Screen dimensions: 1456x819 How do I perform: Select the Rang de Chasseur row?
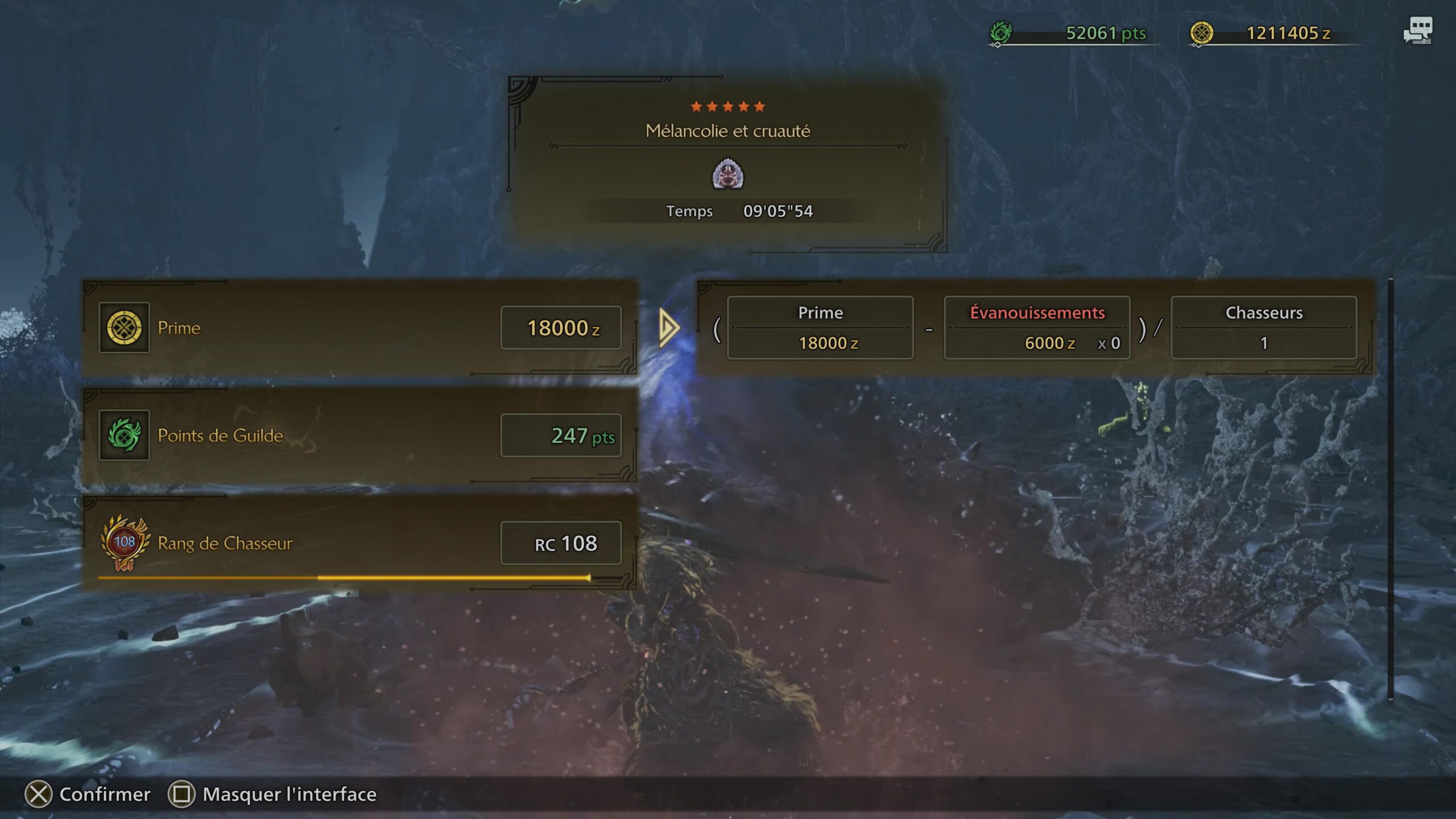pyautogui.click(x=359, y=543)
